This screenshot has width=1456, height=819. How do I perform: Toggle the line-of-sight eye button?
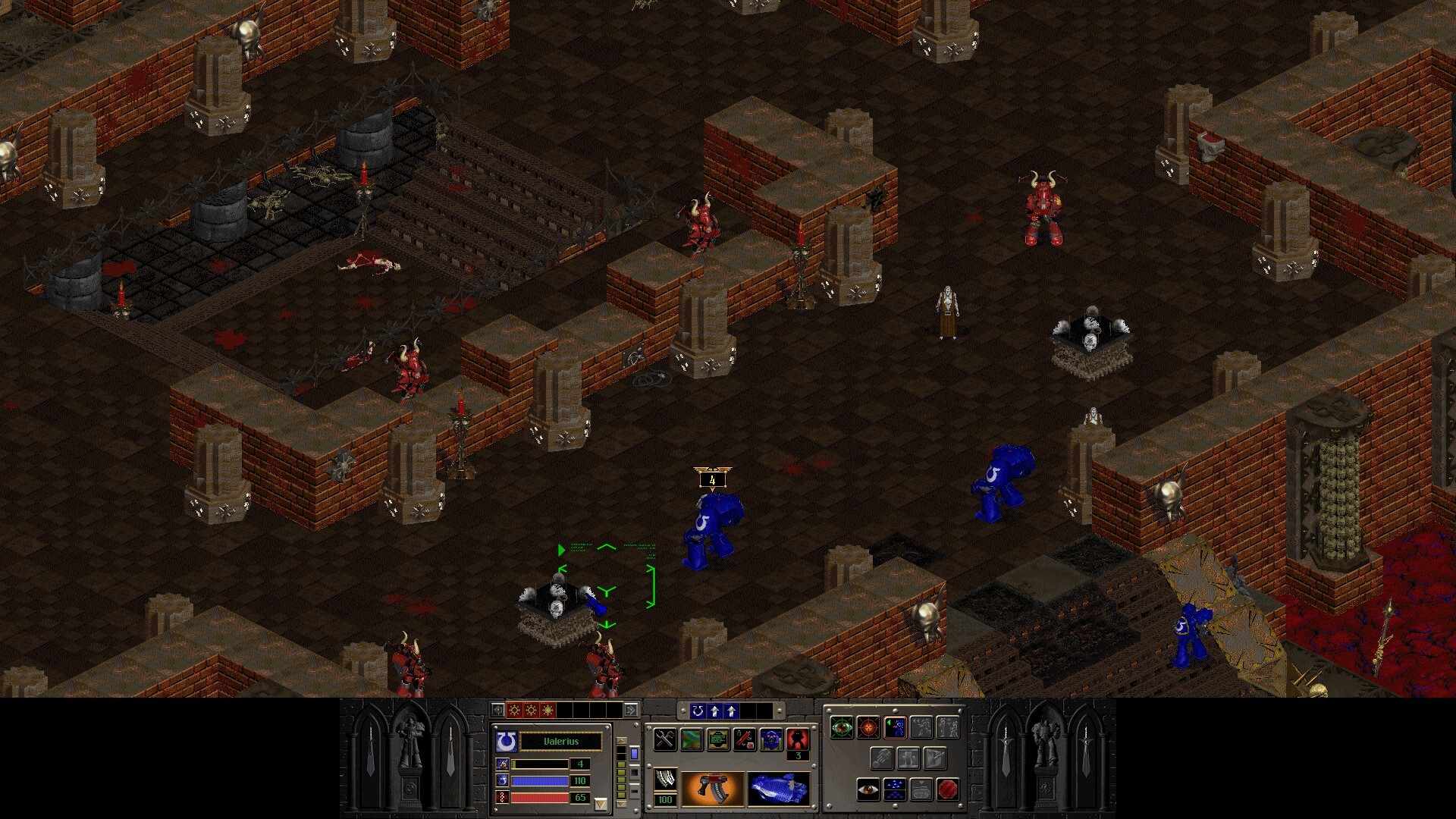[x=868, y=789]
